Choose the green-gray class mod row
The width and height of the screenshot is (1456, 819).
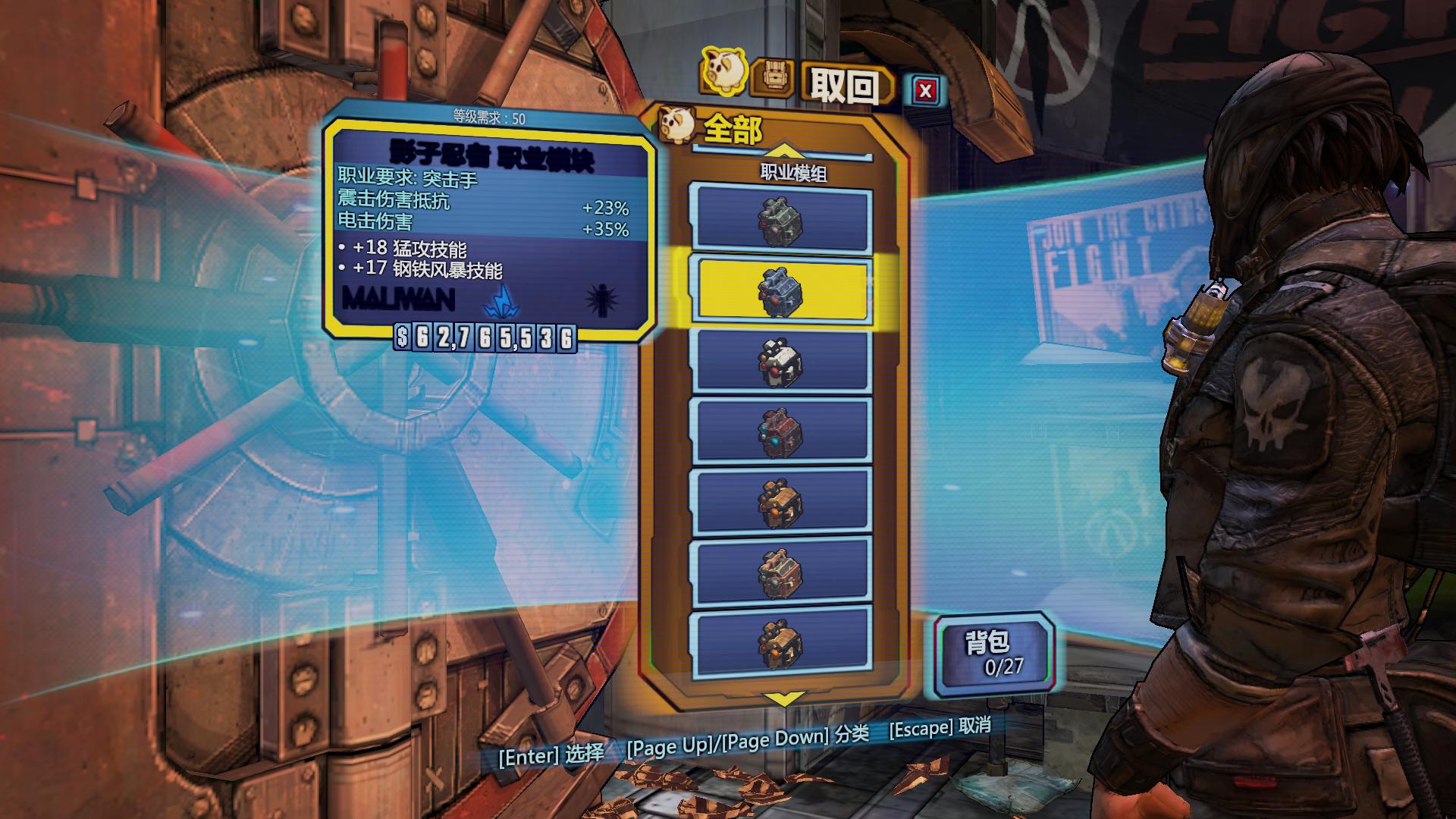780,221
